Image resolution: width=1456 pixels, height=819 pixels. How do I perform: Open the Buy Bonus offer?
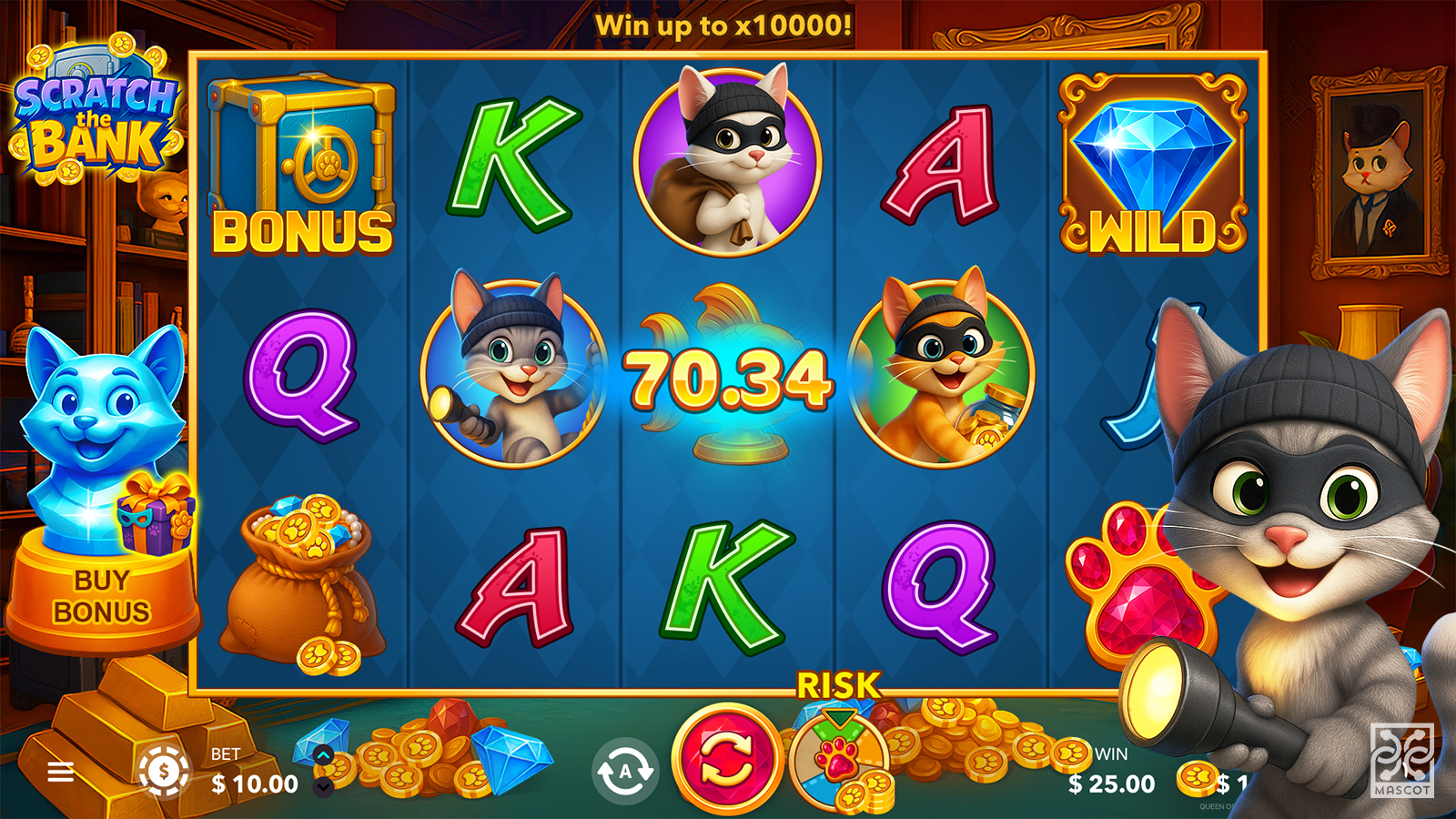[101, 596]
